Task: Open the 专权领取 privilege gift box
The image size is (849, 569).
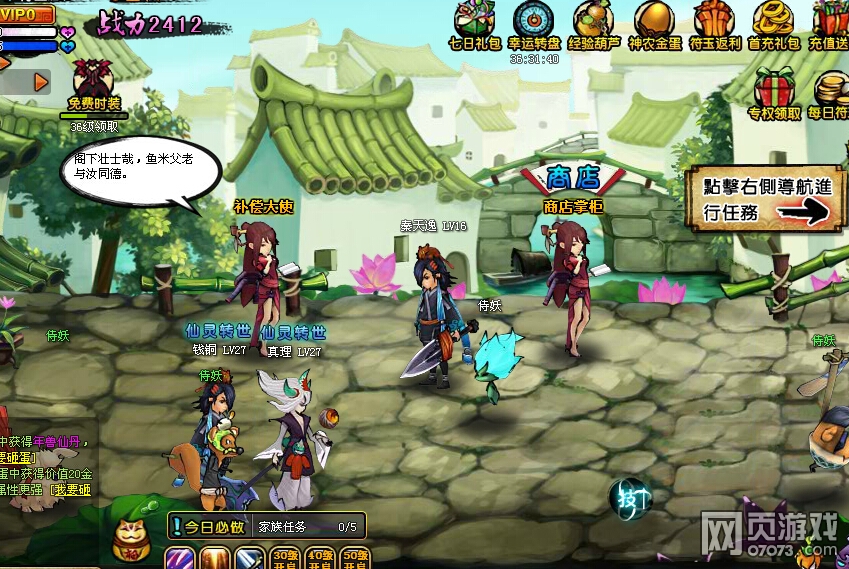Action: tap(774, 90)
